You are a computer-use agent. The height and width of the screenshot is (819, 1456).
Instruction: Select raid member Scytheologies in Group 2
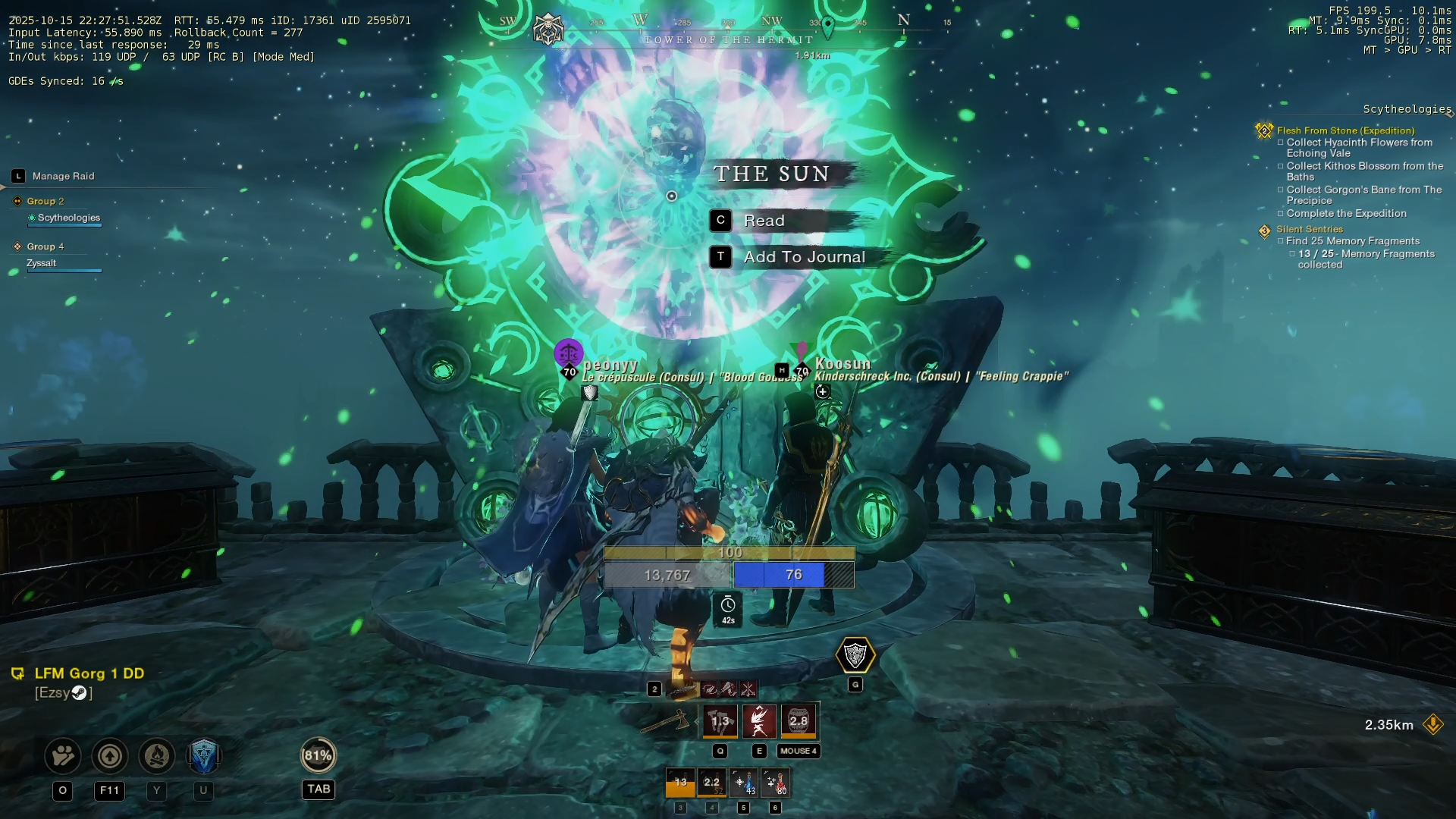[68, 218]
